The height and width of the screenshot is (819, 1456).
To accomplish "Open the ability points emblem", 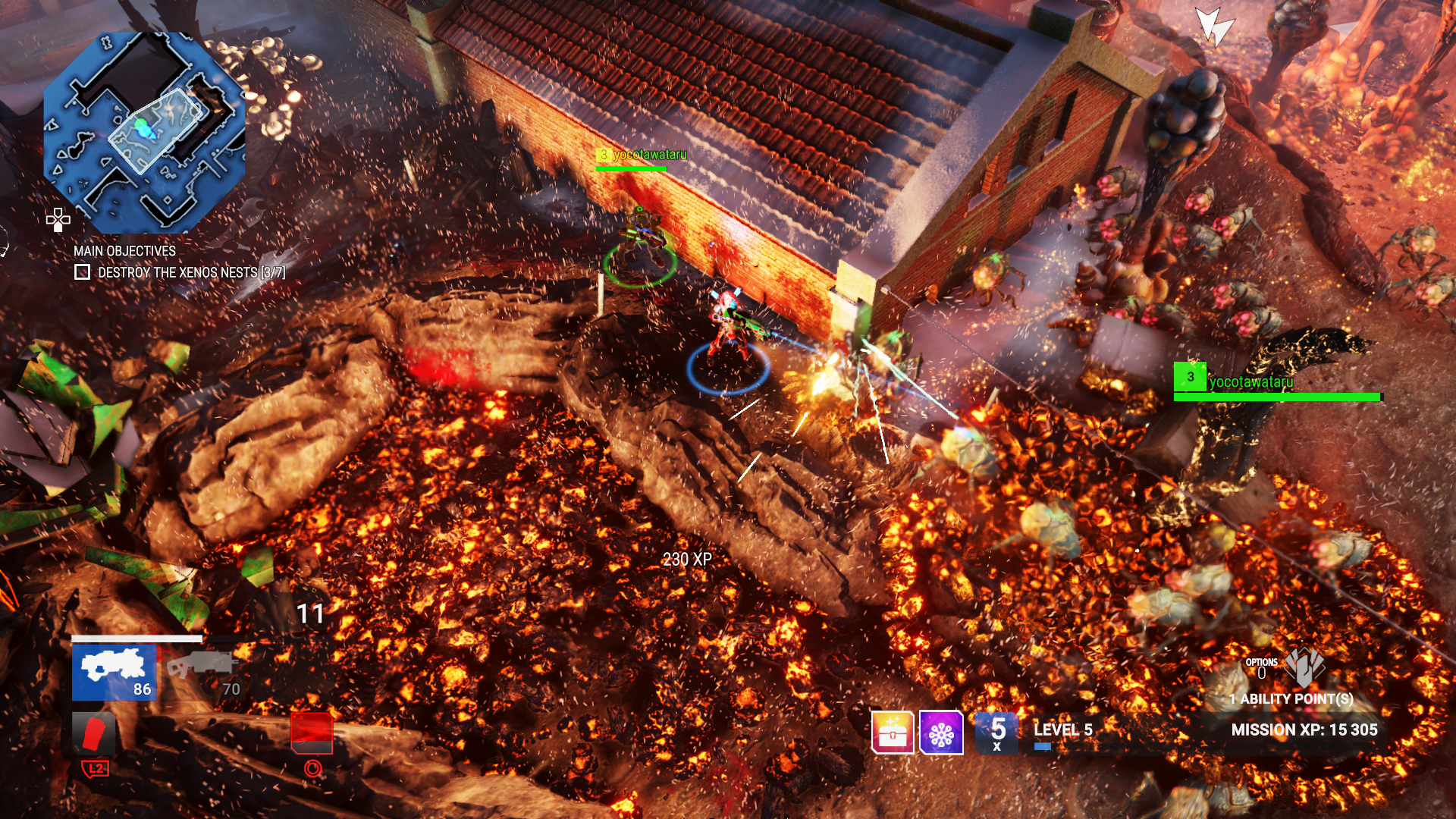I will click(x=1305, y=666).
